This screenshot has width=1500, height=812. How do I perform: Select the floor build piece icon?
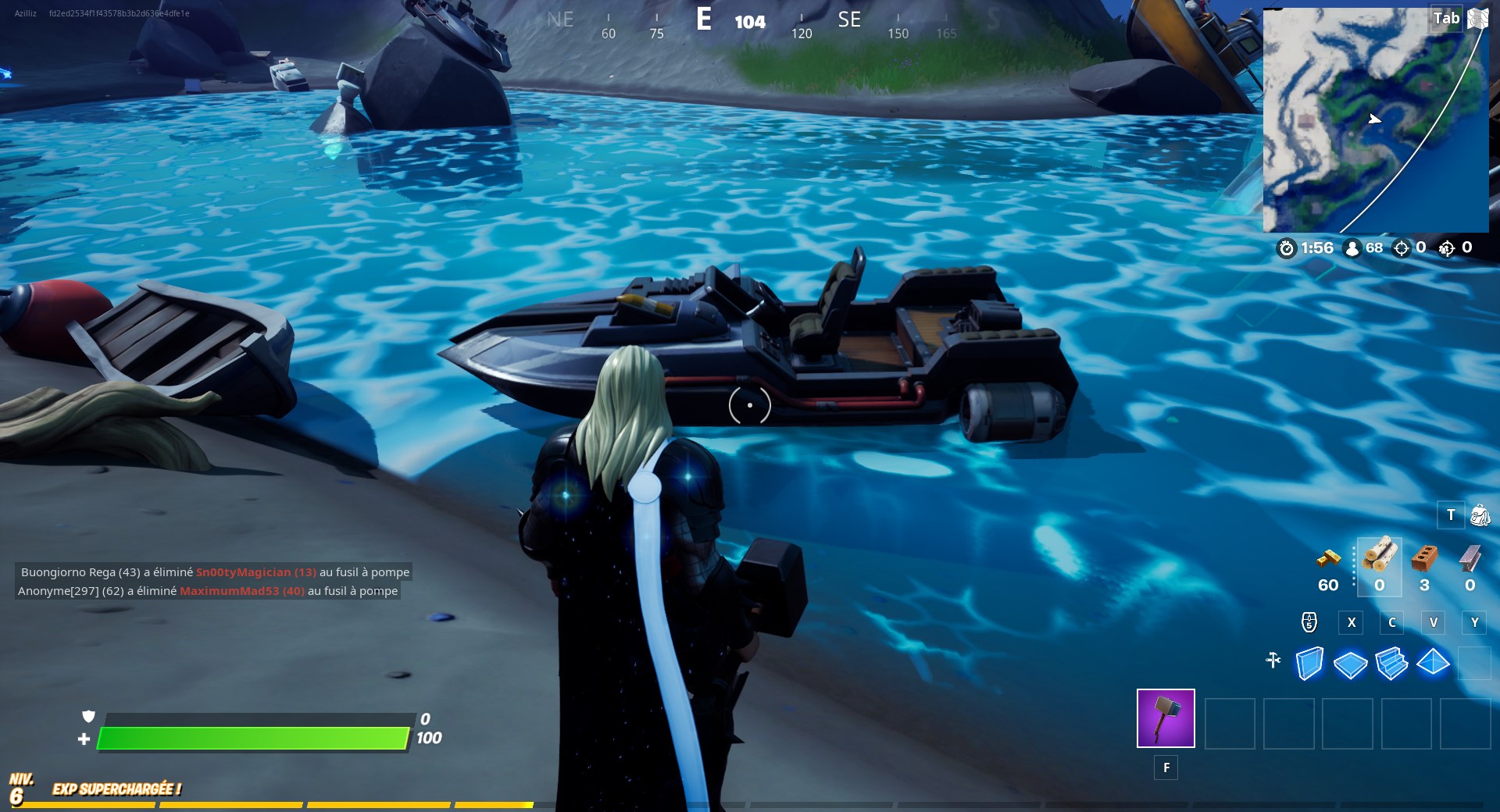click(x=1352, y=663)
